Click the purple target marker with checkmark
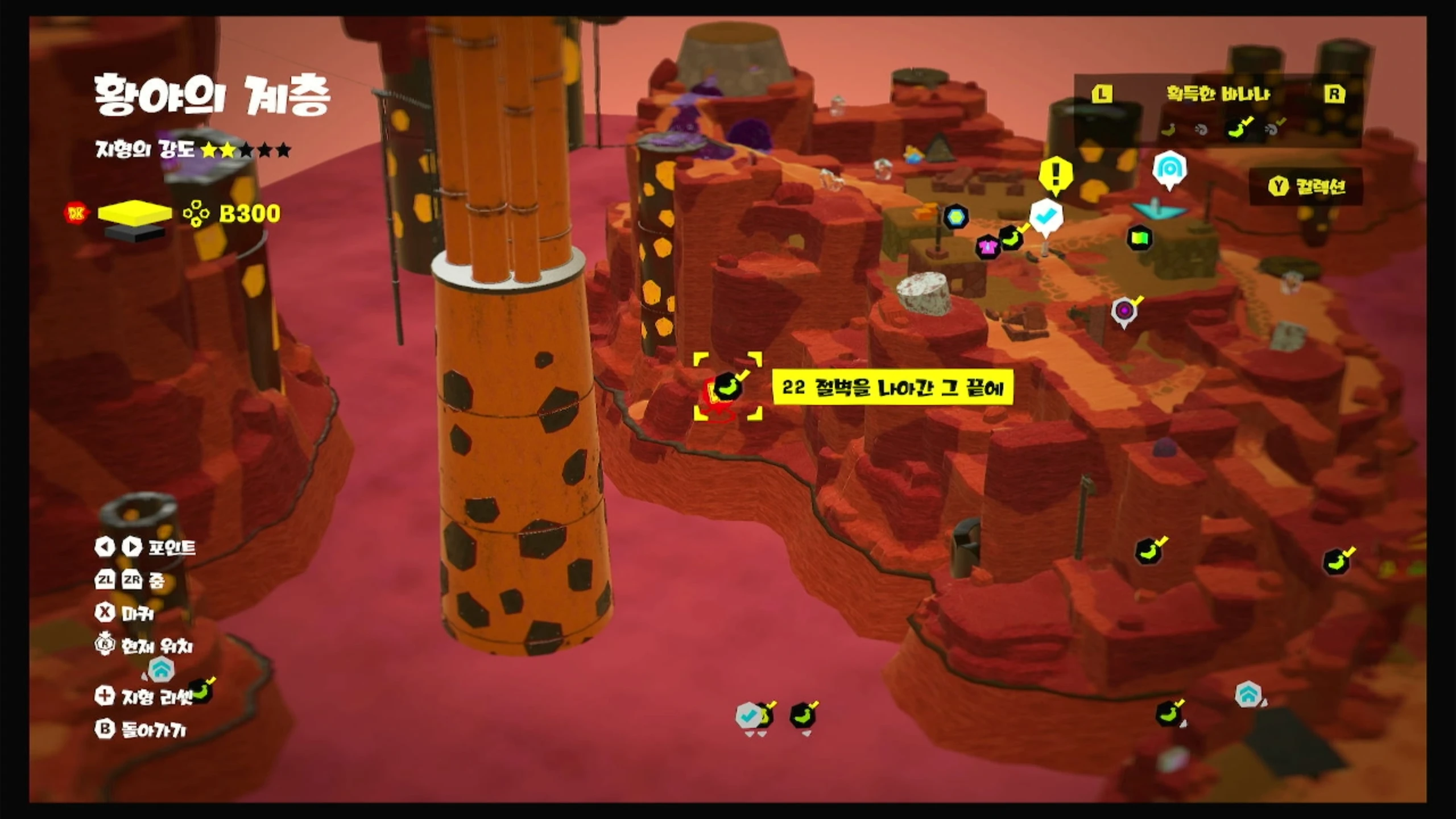1456x819 pixels. tap(1124, 311)
